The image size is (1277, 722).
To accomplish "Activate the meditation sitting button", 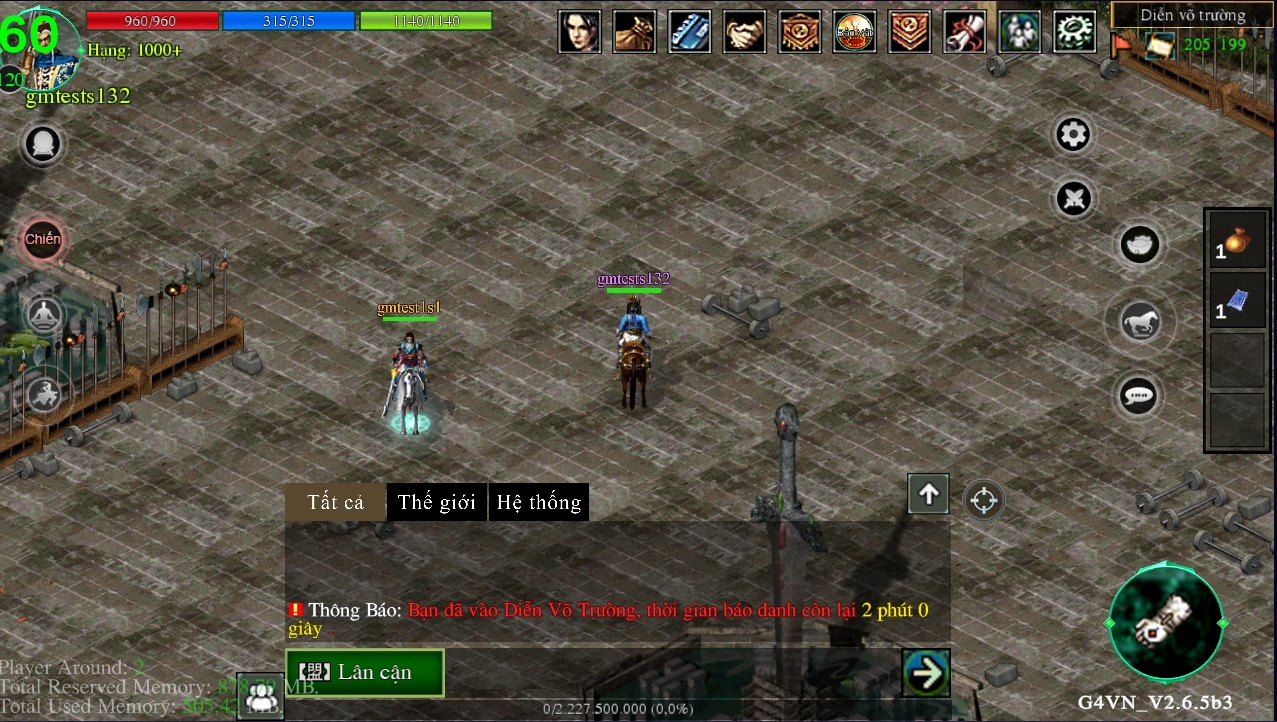I will [x=44, y=317].
